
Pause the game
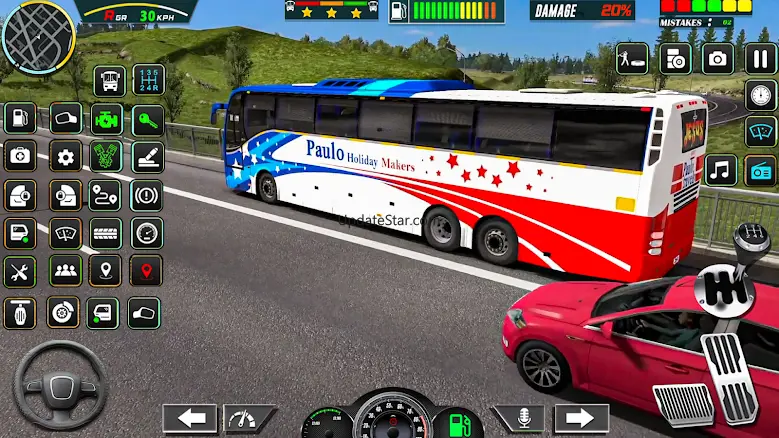pyautogui.click(x=760, y=58)
